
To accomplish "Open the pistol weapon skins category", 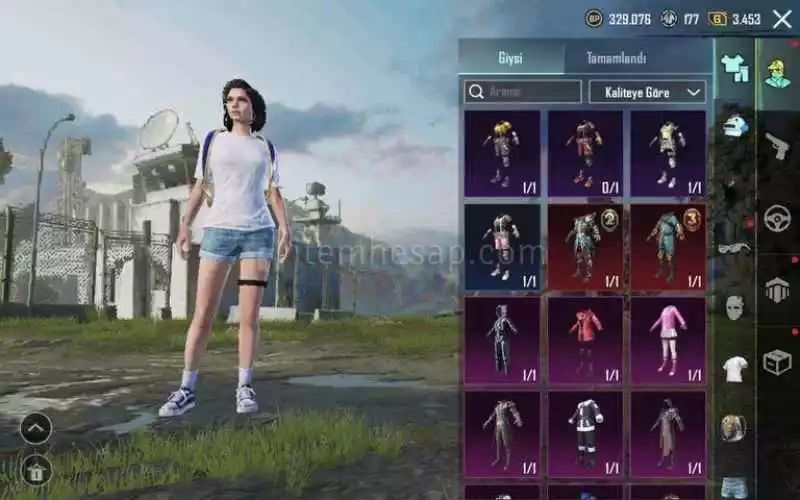I will coord(777,145).
